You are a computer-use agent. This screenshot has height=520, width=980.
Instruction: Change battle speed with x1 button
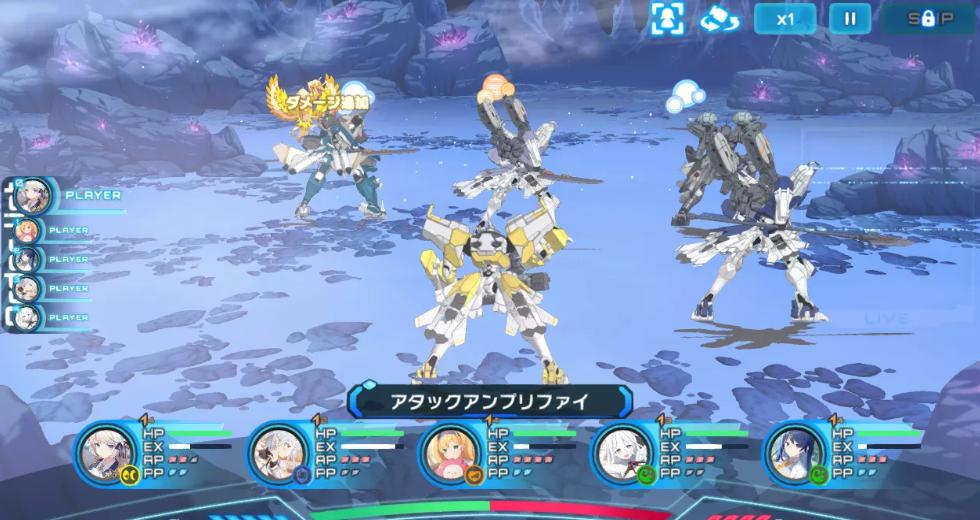click(x=785, y=18)
